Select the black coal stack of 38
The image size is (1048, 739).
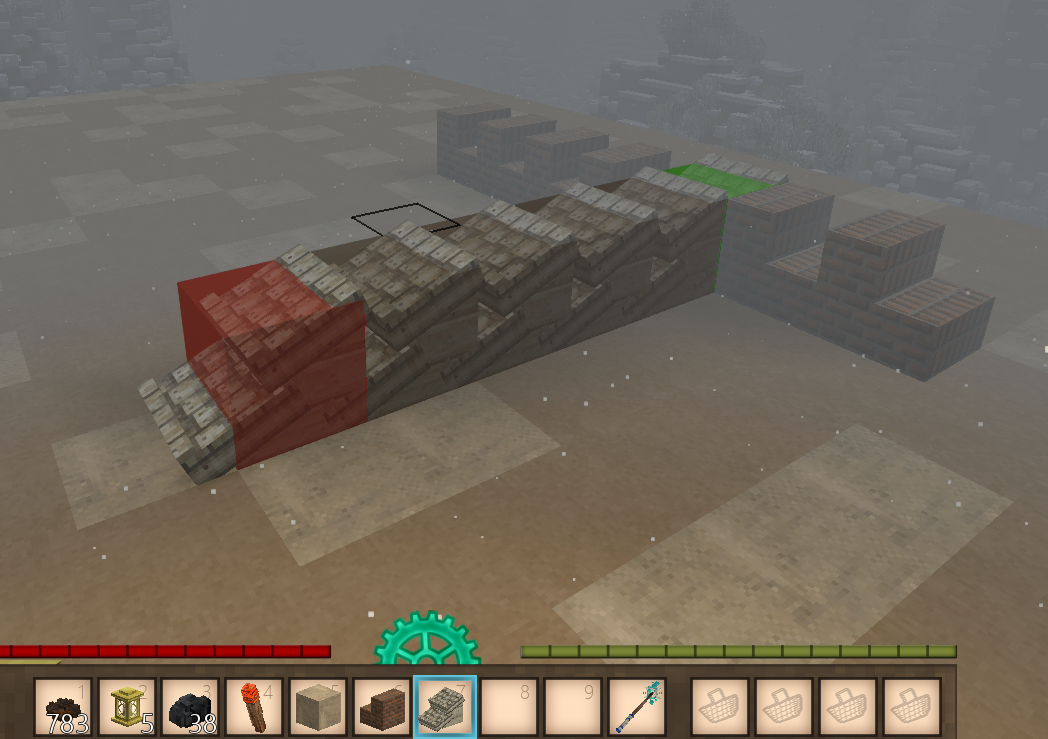191,707
